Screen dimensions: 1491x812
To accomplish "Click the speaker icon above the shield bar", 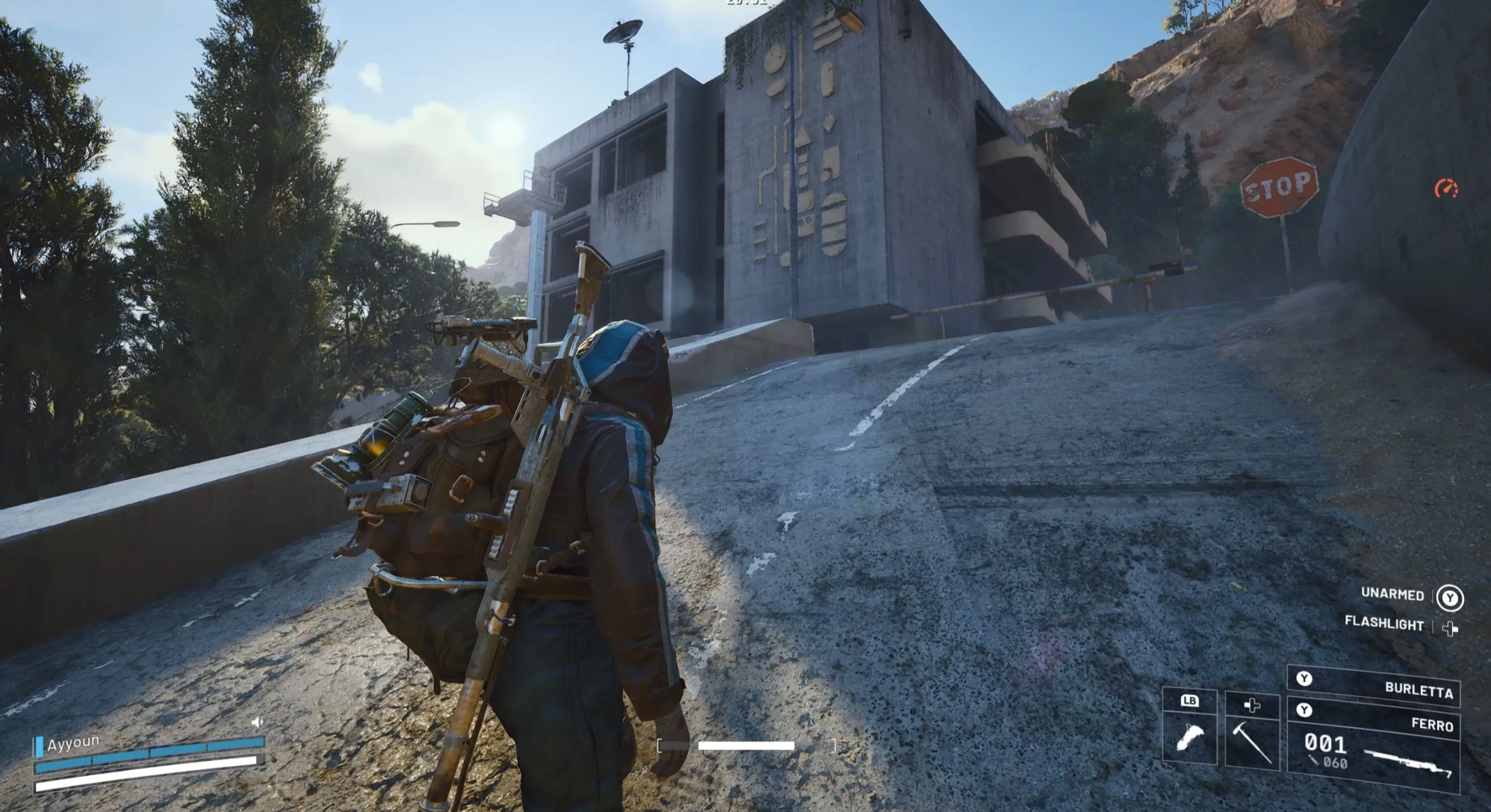I will coord(257,722).
